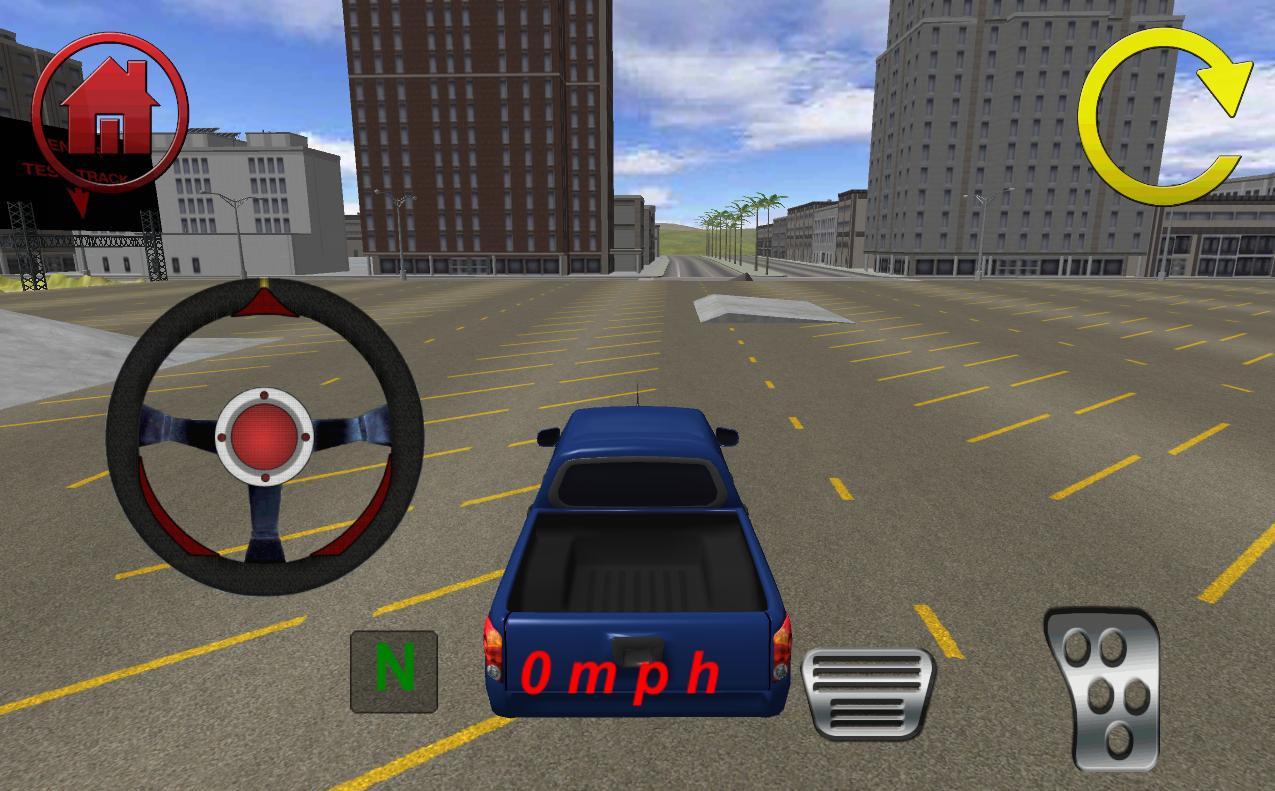Tap the wide brake pedal
This screenshot has height=791, width=1275.
click(869, 693)
